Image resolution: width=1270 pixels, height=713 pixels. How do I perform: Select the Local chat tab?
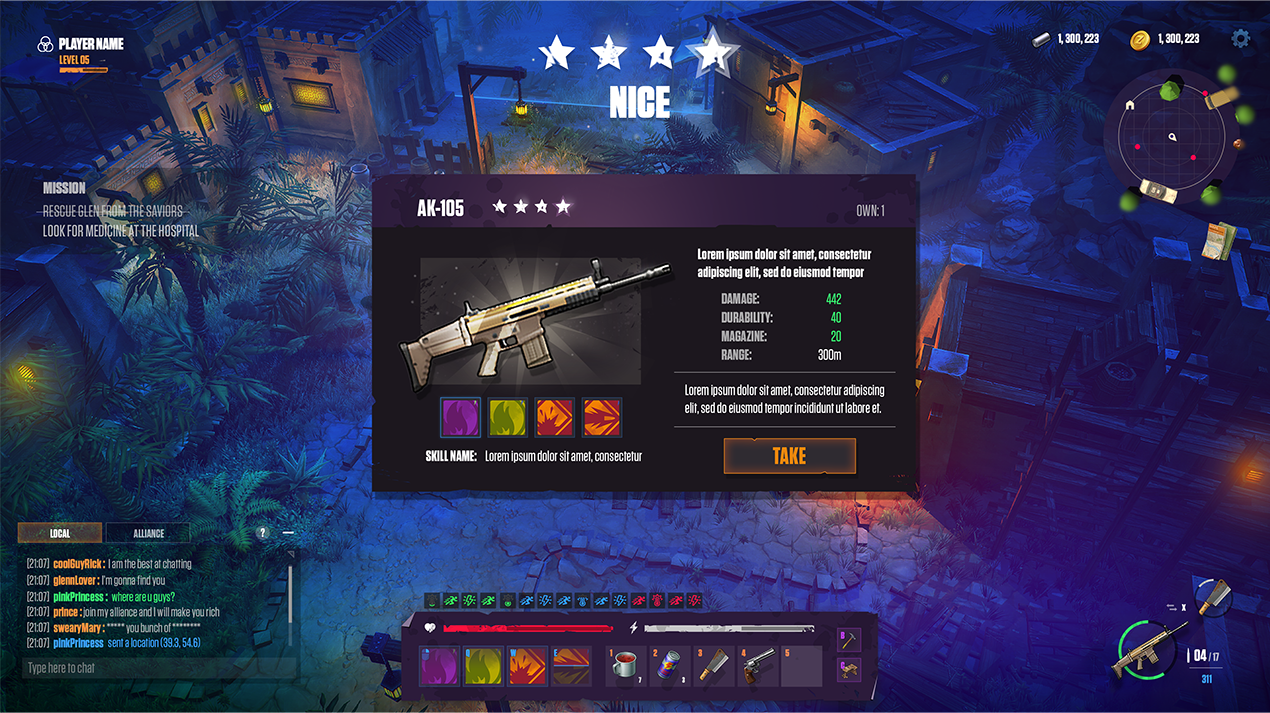[60, 533]
